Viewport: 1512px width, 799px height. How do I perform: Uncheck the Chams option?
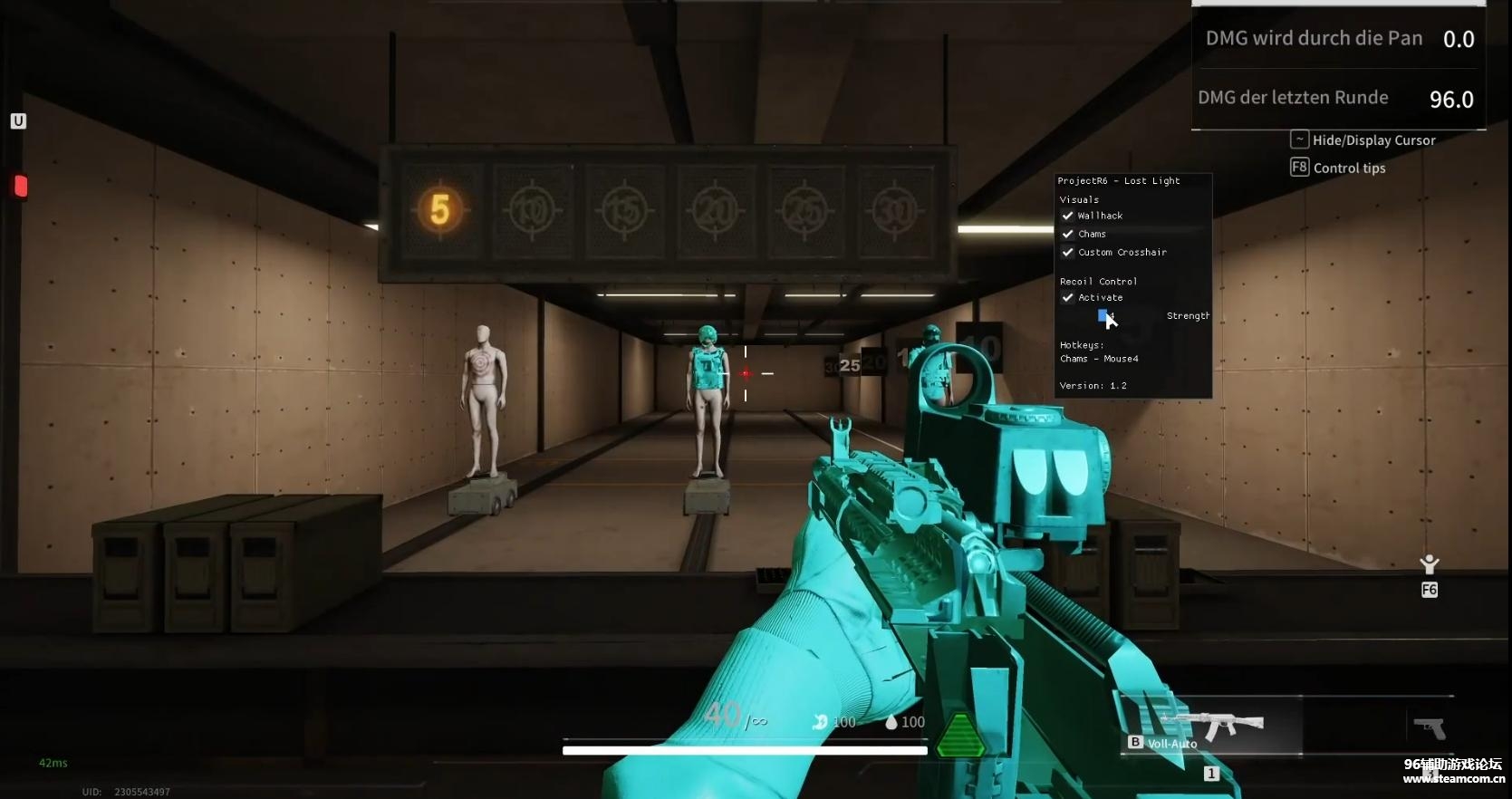1068,234
